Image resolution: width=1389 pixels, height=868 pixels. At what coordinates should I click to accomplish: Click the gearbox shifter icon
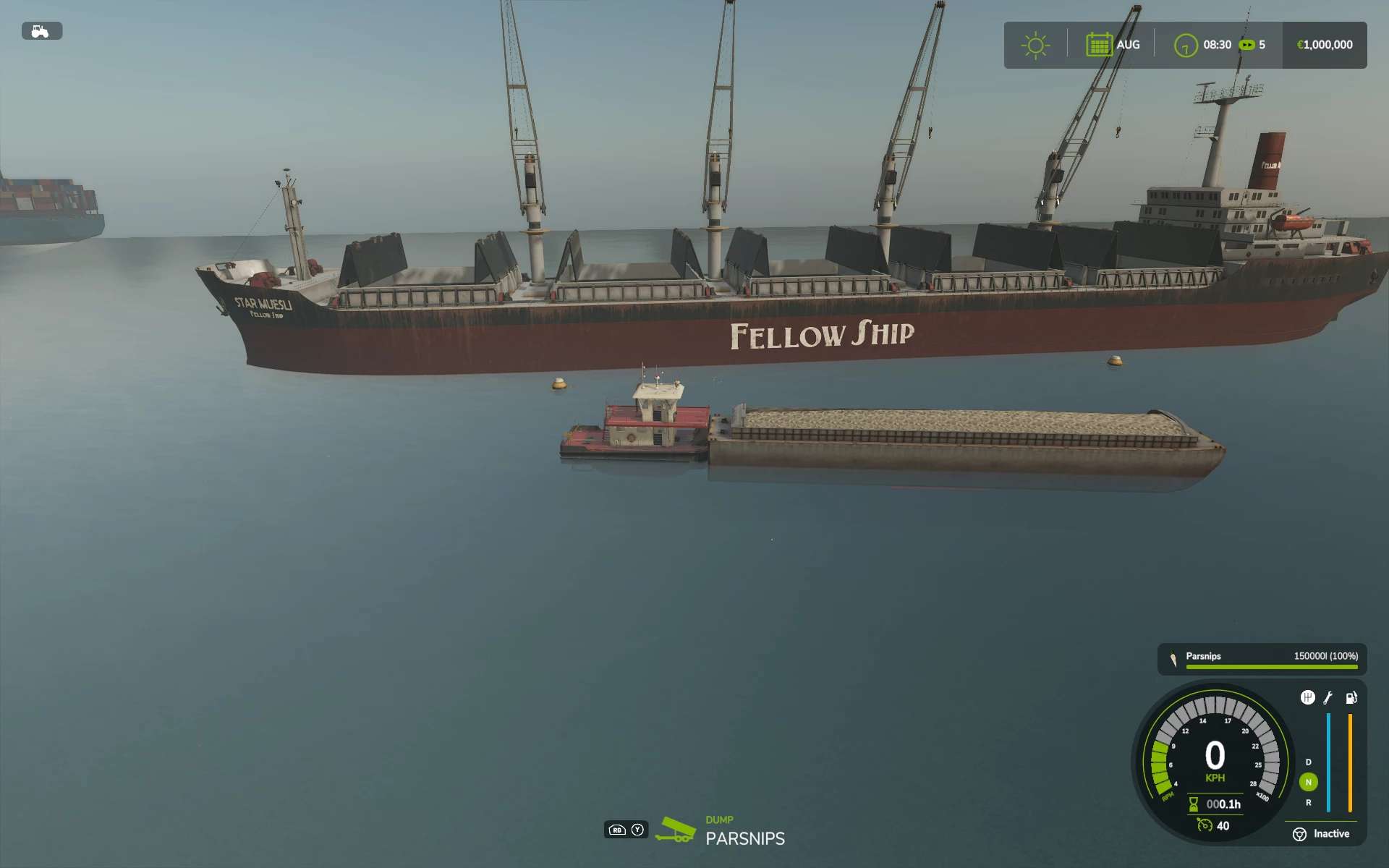(1307, 697)
